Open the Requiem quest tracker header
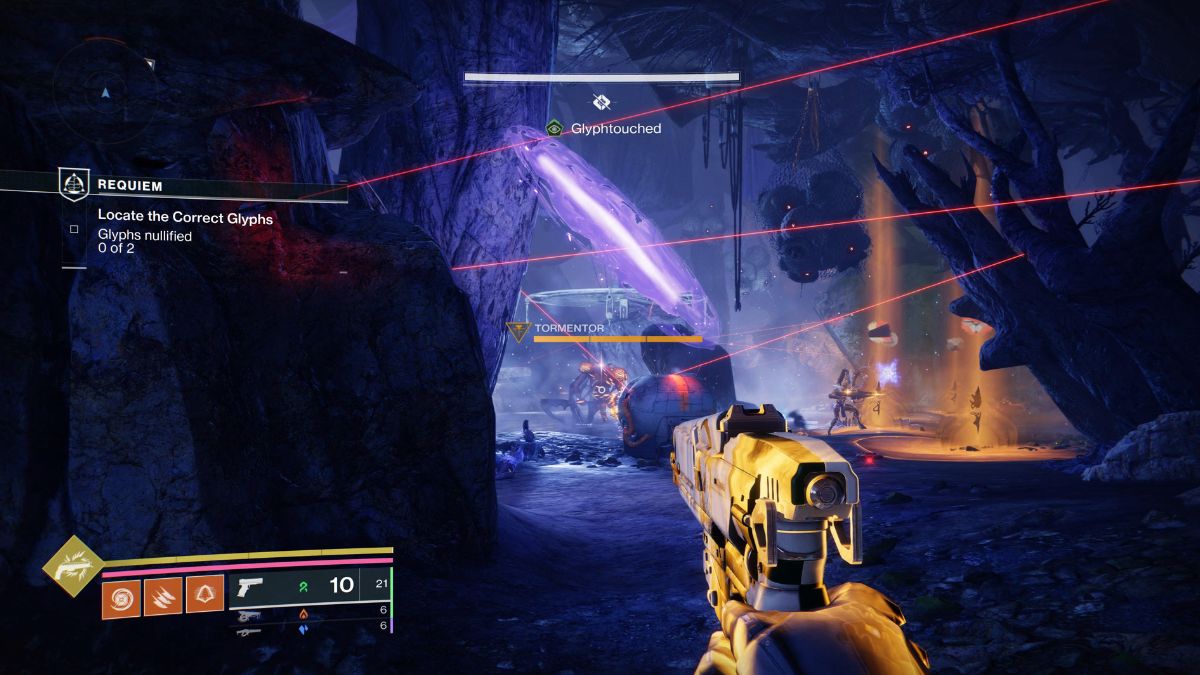 [x=130, y=185]
